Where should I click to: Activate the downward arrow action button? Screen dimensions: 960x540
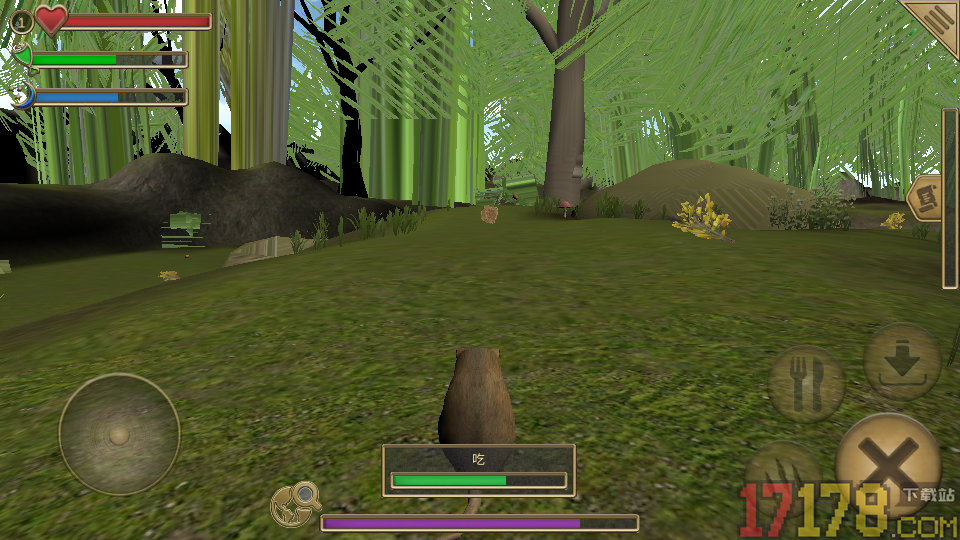(x=902, y=362)
